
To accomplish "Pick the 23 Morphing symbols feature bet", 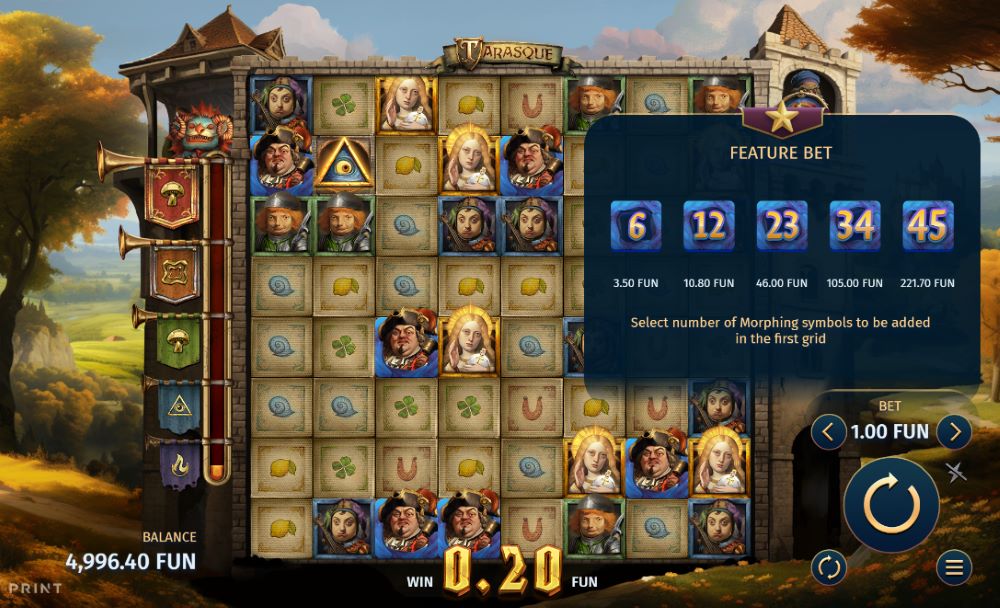I will [x=782, y=226].
